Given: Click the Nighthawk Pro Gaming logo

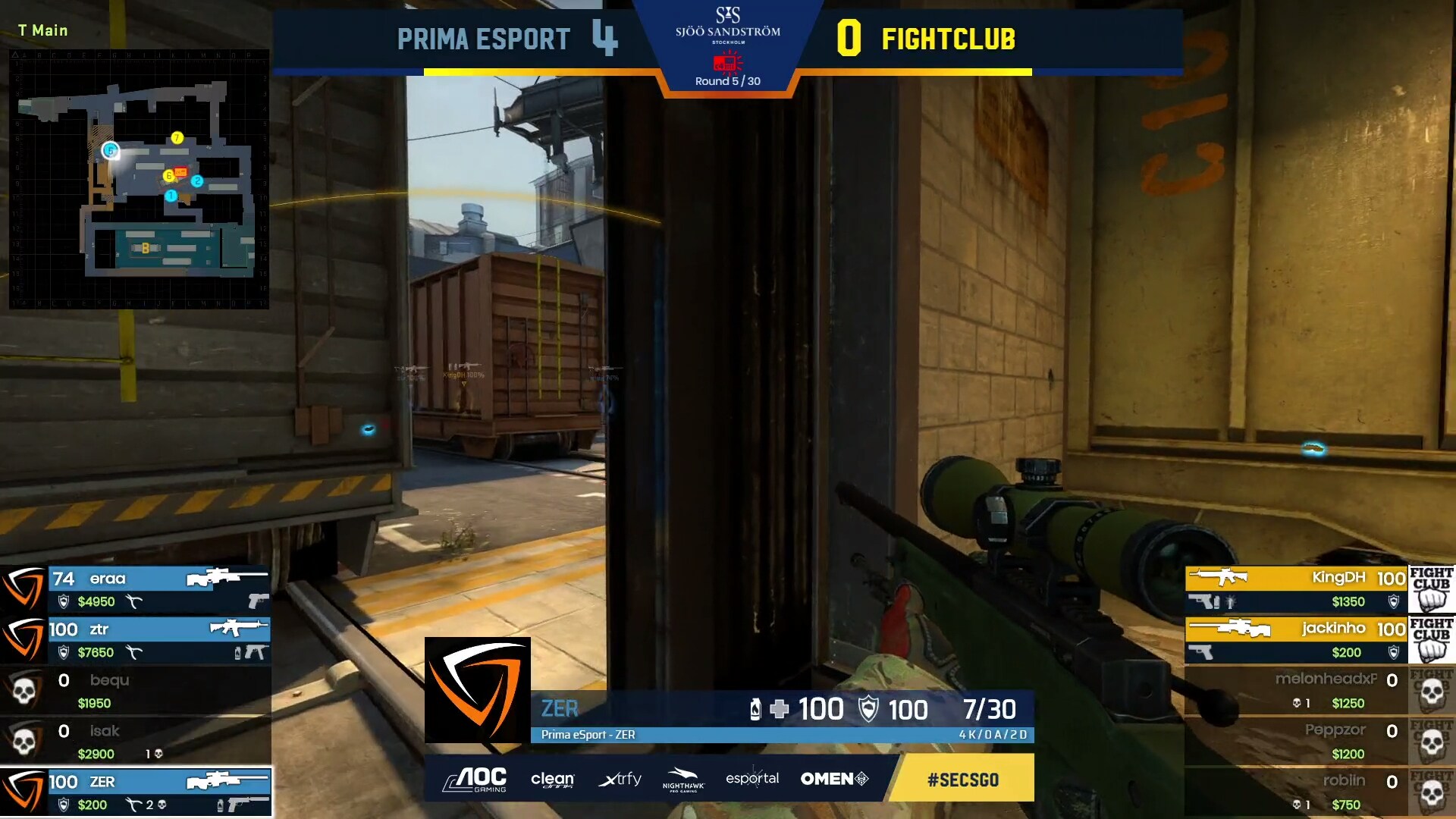Looking at the screenshot, I should tap(683, 779).
